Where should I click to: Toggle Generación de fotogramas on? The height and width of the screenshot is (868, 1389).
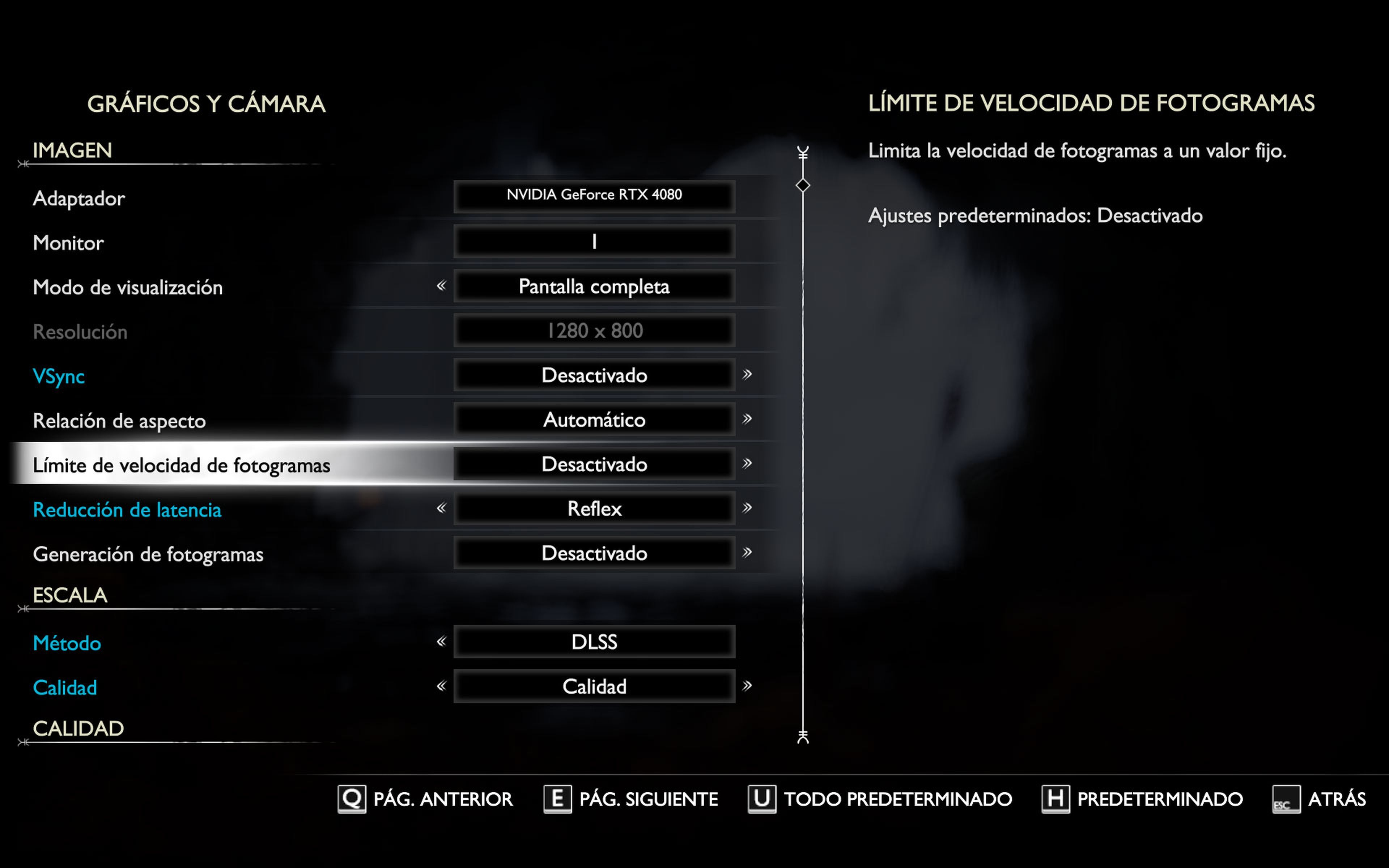[x=594, y=553]
